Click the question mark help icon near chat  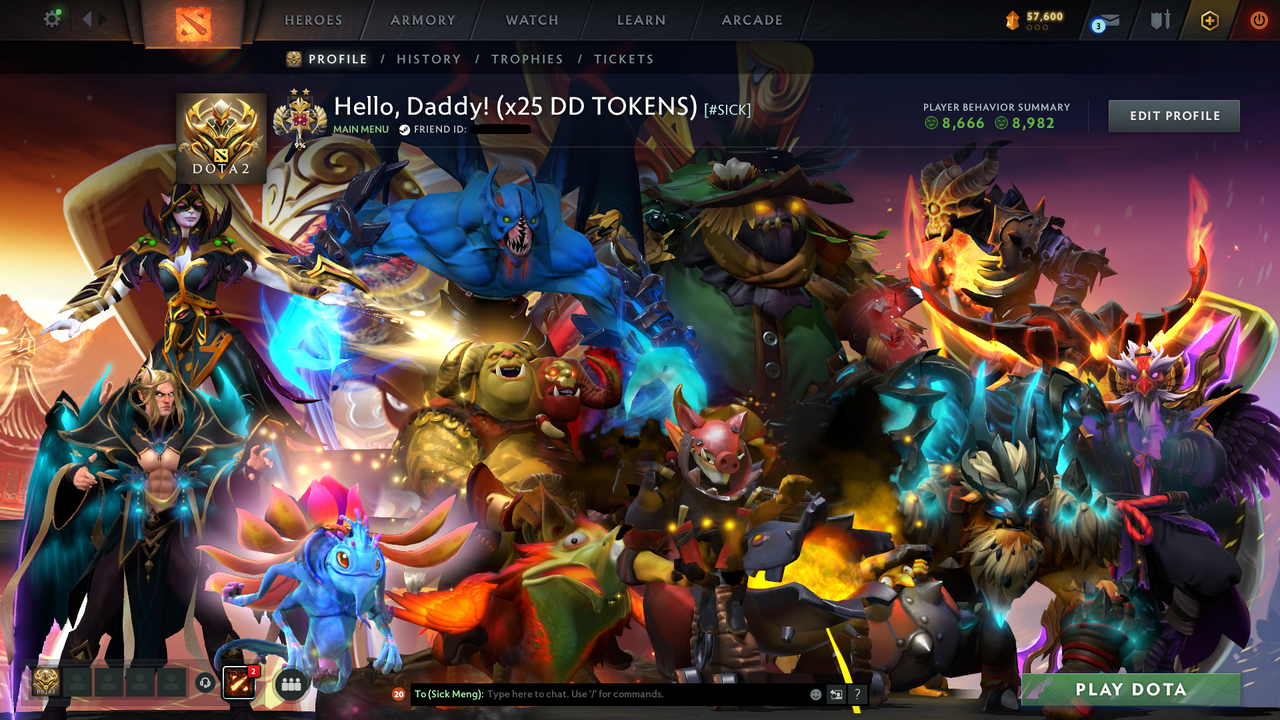(x=856, y=693)
